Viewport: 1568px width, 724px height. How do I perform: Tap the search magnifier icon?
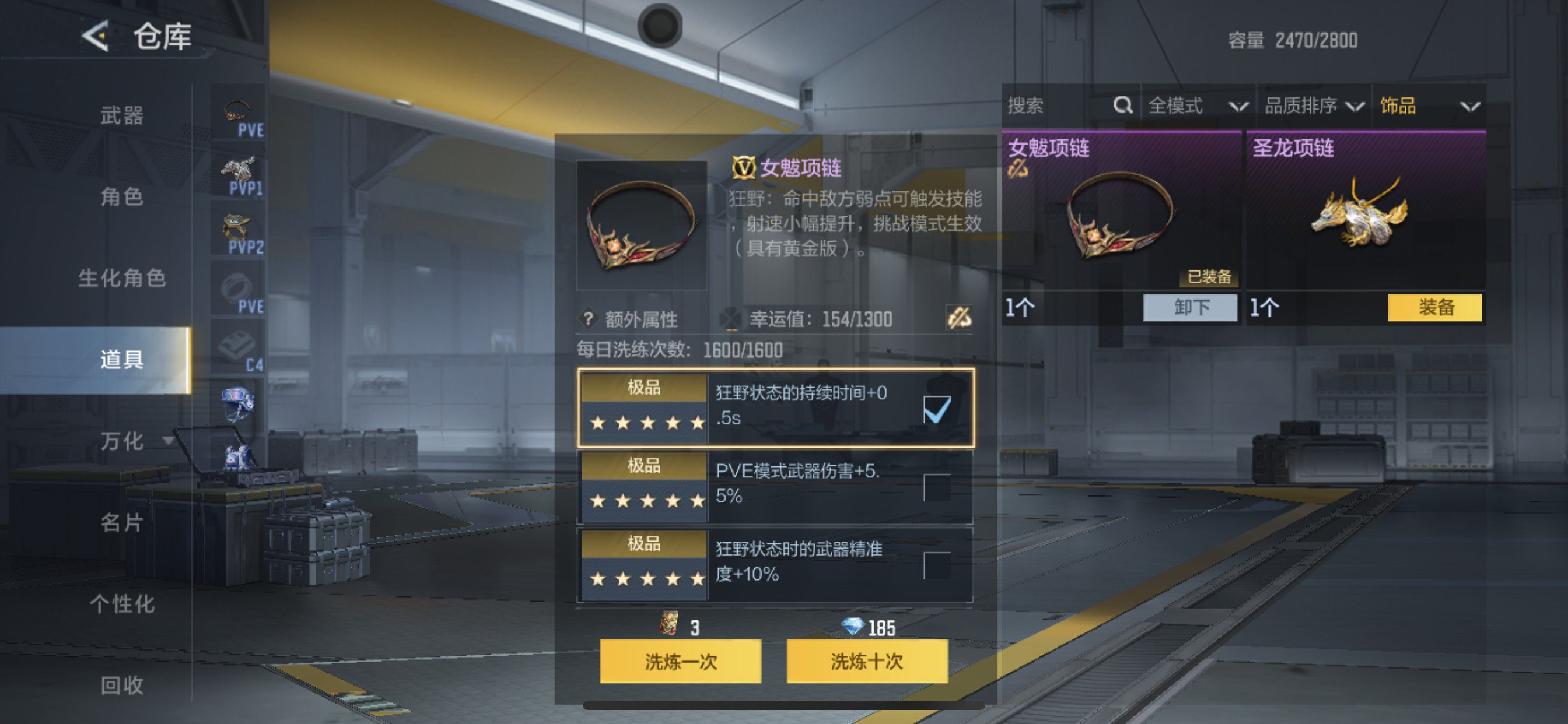point(1122,106)
